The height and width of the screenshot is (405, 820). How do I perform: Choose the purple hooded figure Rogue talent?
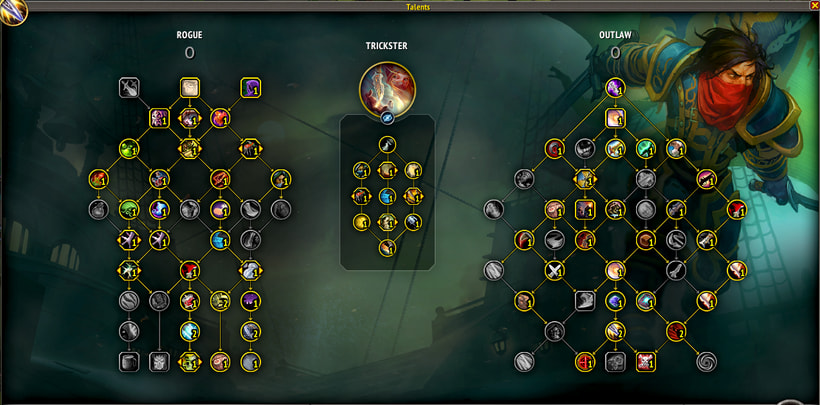tap(250, 88)
